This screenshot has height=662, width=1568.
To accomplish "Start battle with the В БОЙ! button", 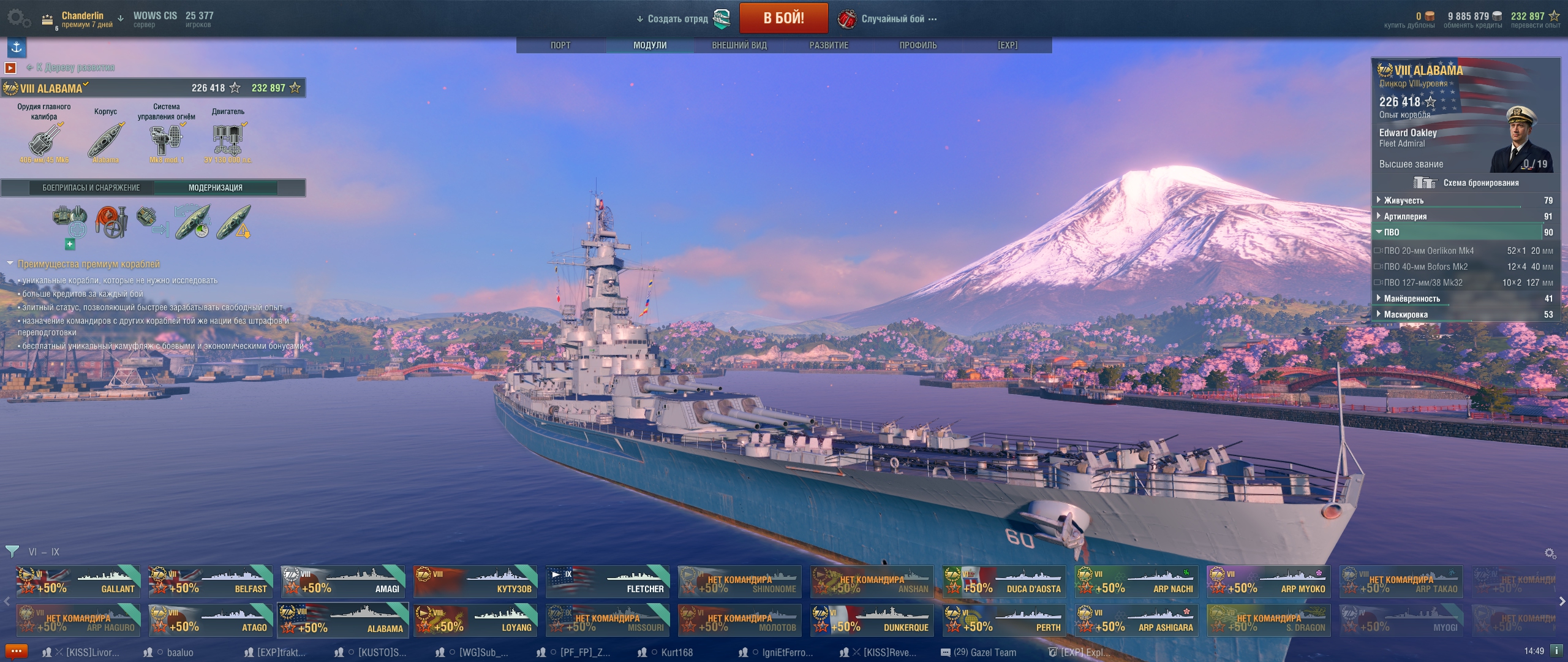I will point(783,18).
